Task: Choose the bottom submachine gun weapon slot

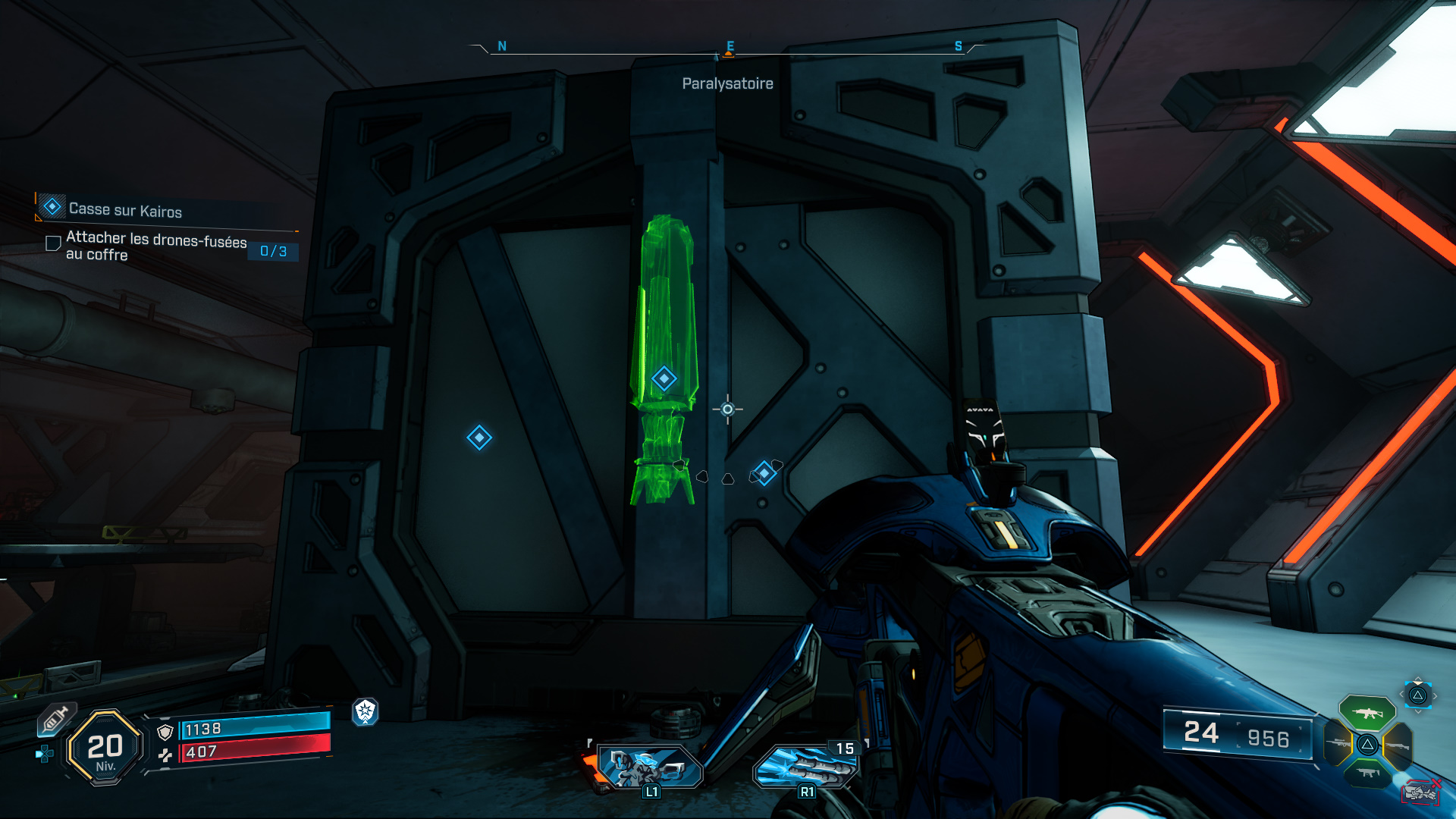Action: pos(1368,773)
